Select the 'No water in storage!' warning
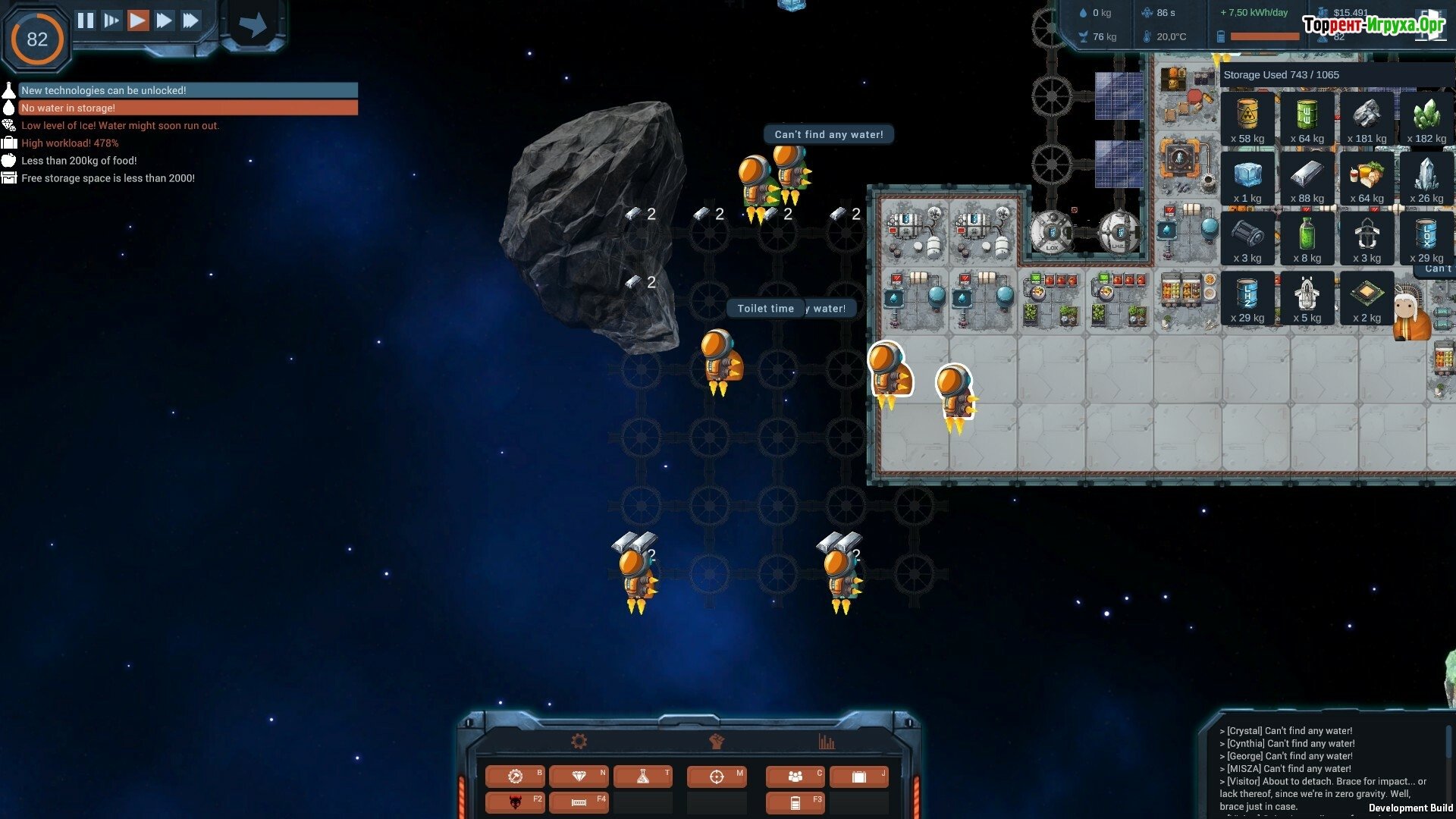The image size is (1456, 819). 188,108
